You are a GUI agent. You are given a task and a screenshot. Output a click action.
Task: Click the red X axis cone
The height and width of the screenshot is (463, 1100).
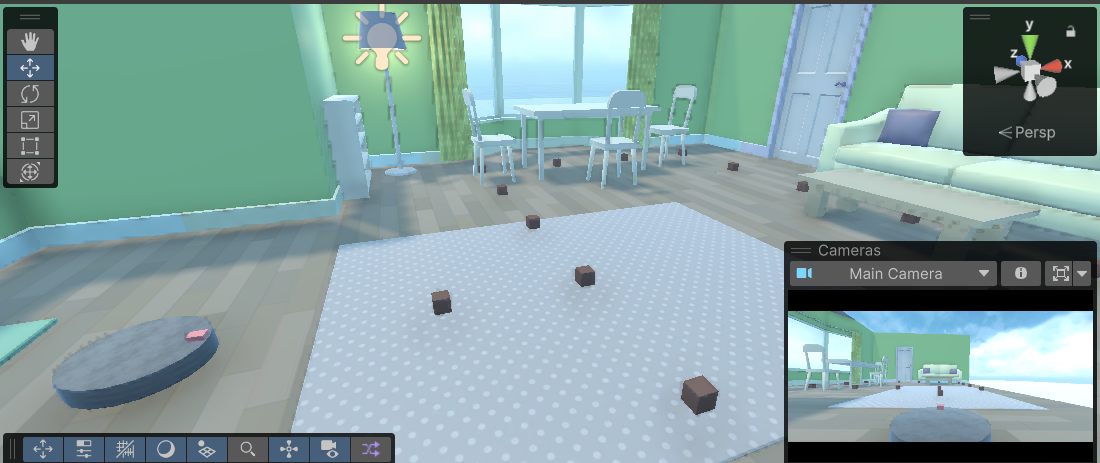coord(1053,66)
